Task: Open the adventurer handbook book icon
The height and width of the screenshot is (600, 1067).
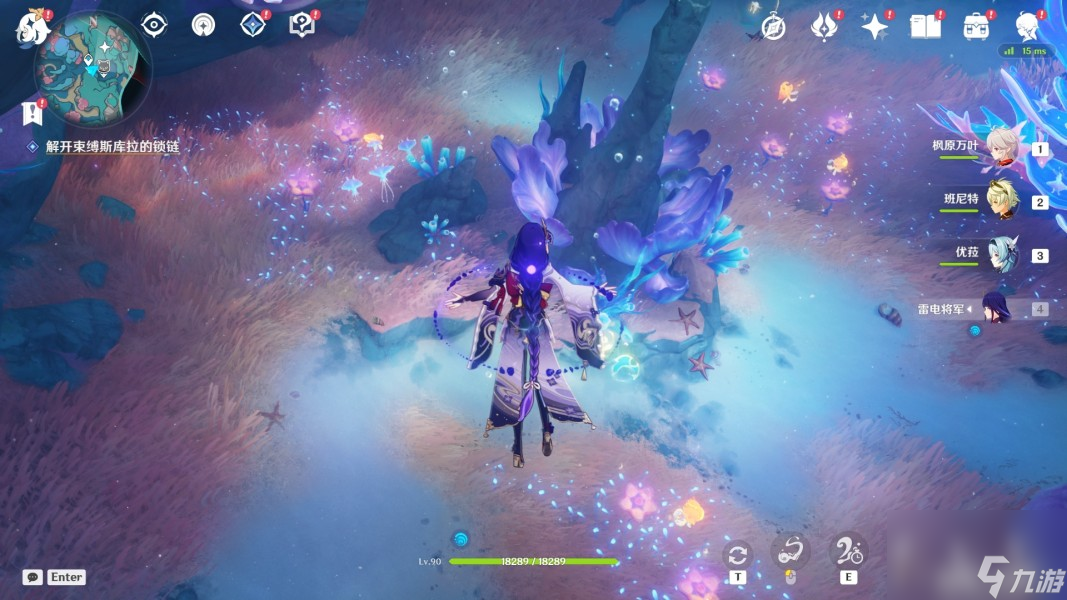Action: (x=925, y=27)
